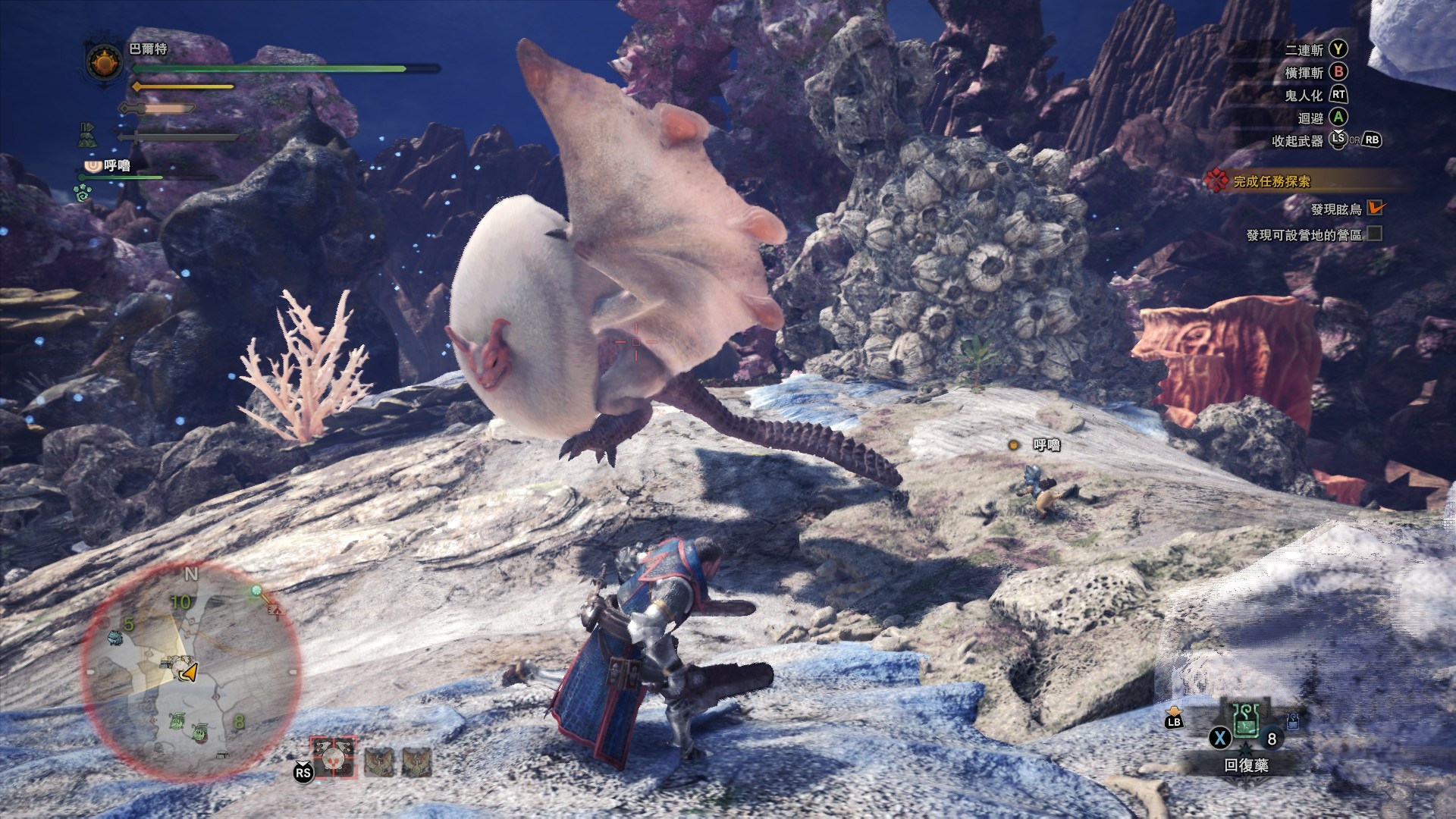Click the area 10 number on minimap
This screenshot has width=1456, height=819.
click(x=180, y=602)
